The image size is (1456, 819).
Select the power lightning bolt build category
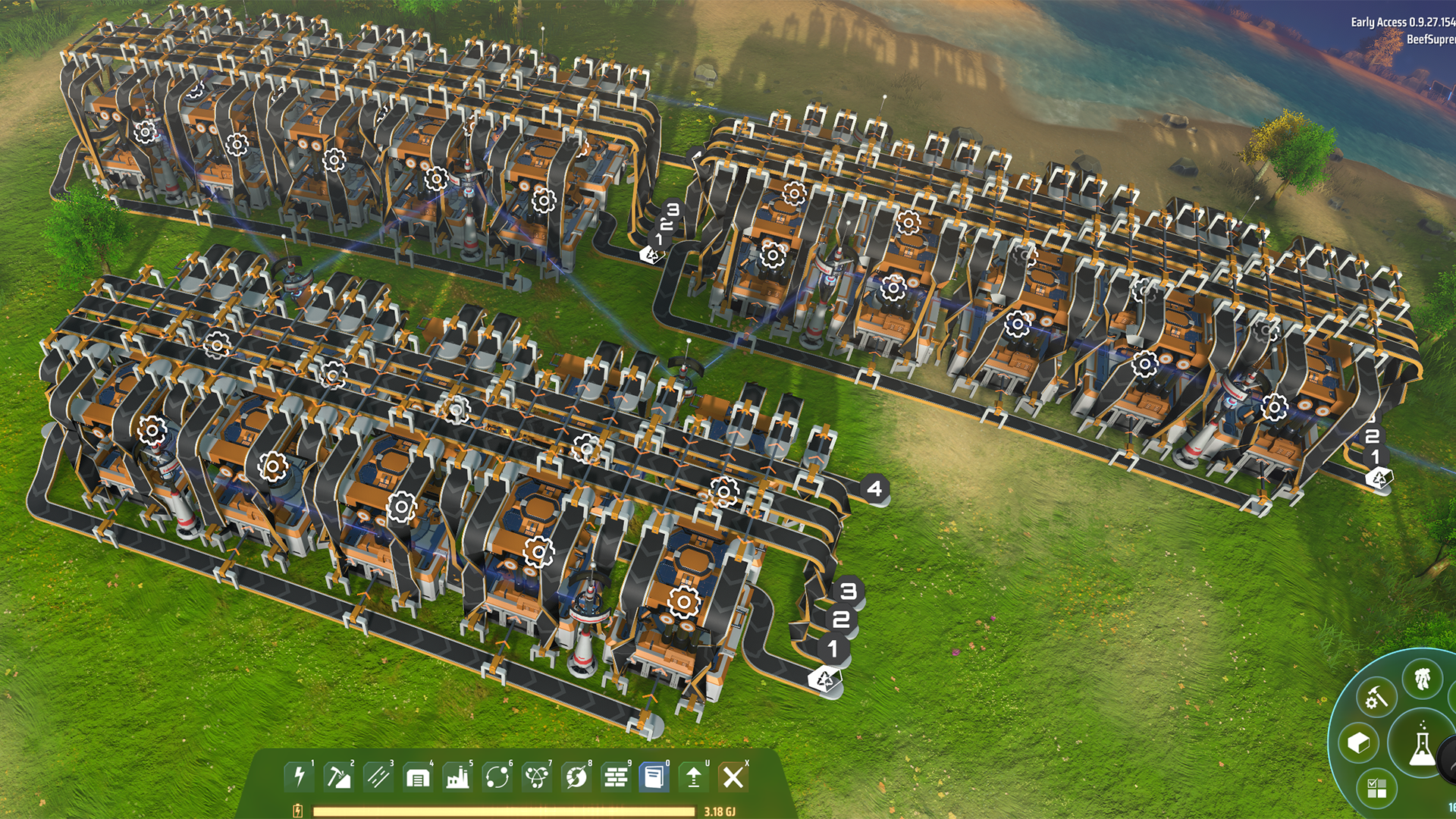(299, 777)
